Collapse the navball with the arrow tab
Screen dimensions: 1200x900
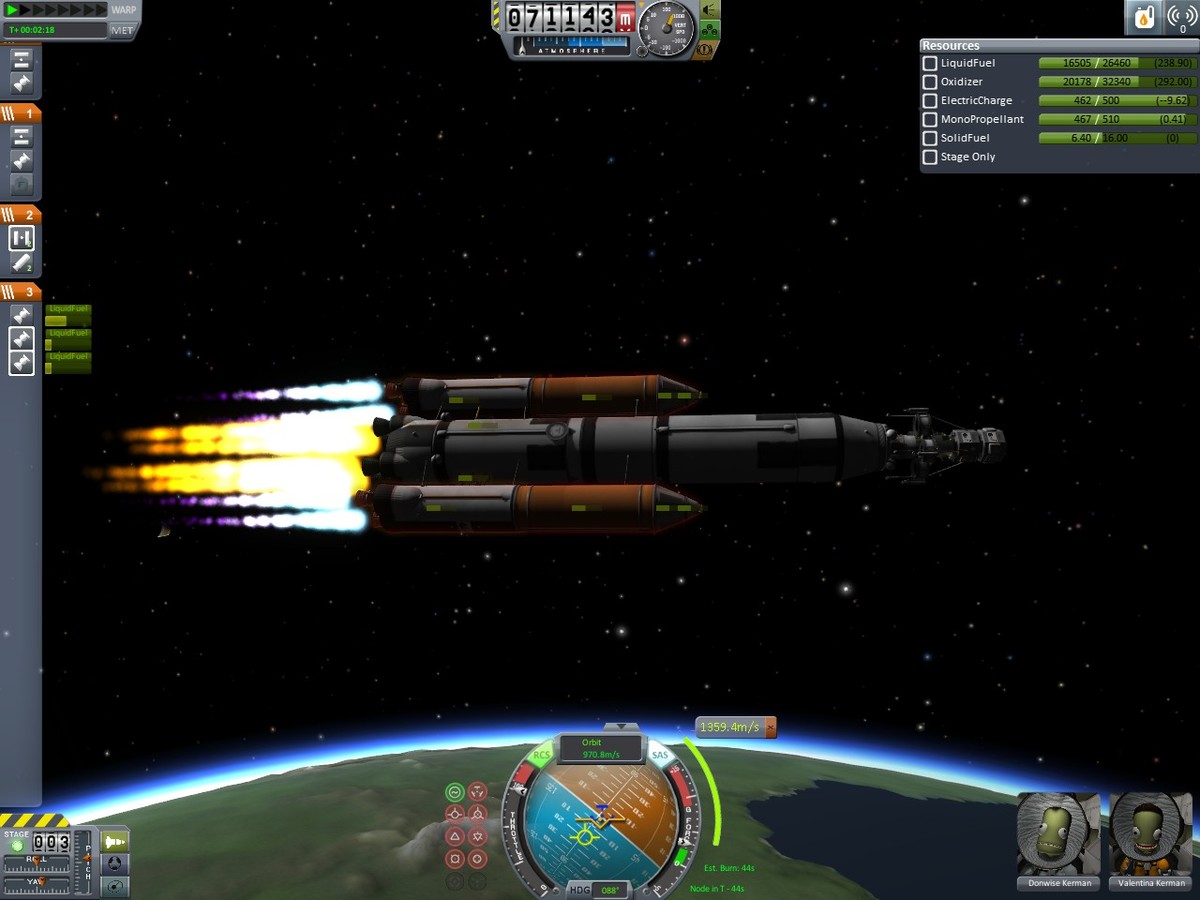tap(622, 727)
